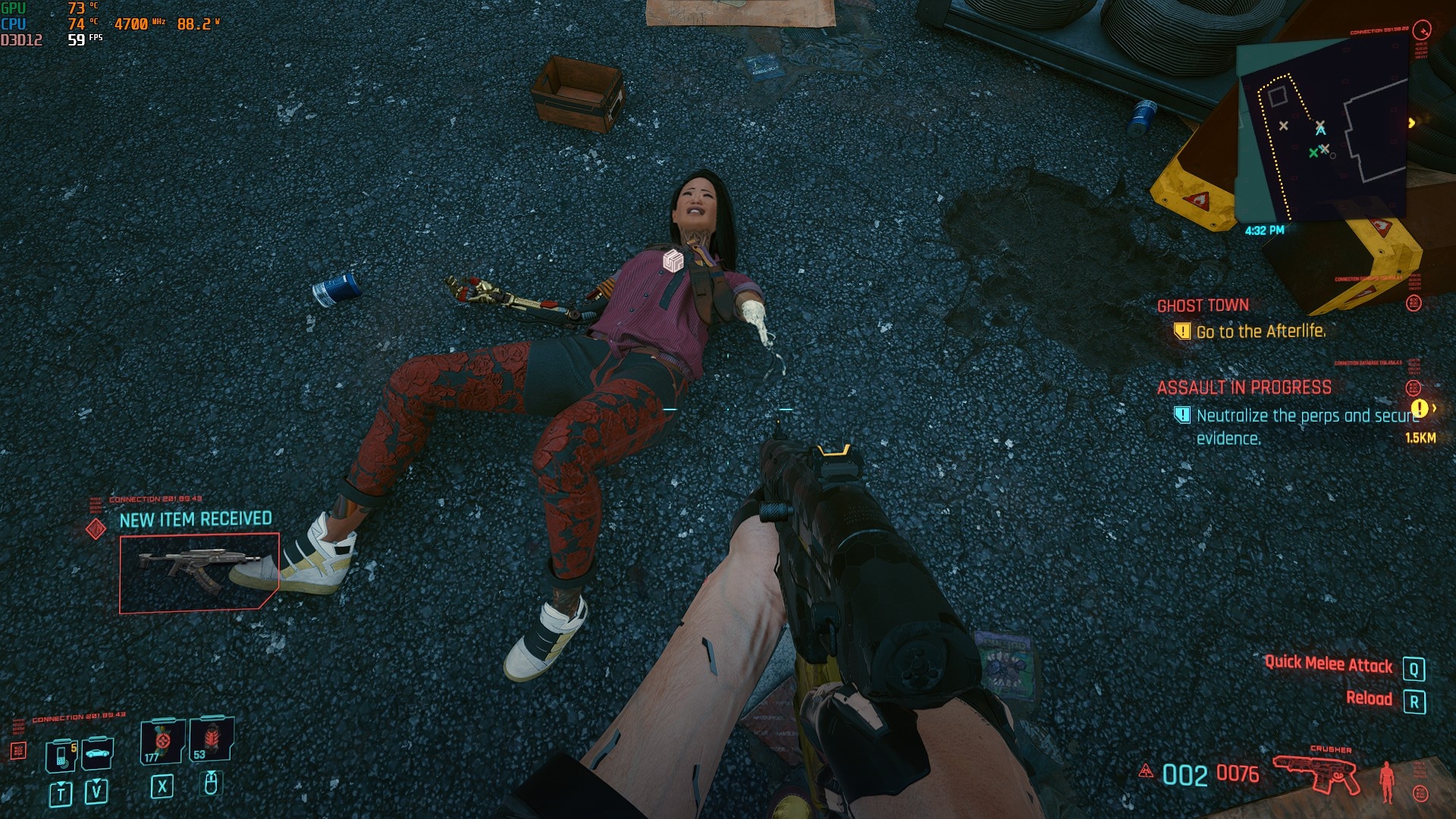Open the phone icon slot
The width and height of the screenshot is (1456, 819).
pyautogui.click(x=61, y=755)
